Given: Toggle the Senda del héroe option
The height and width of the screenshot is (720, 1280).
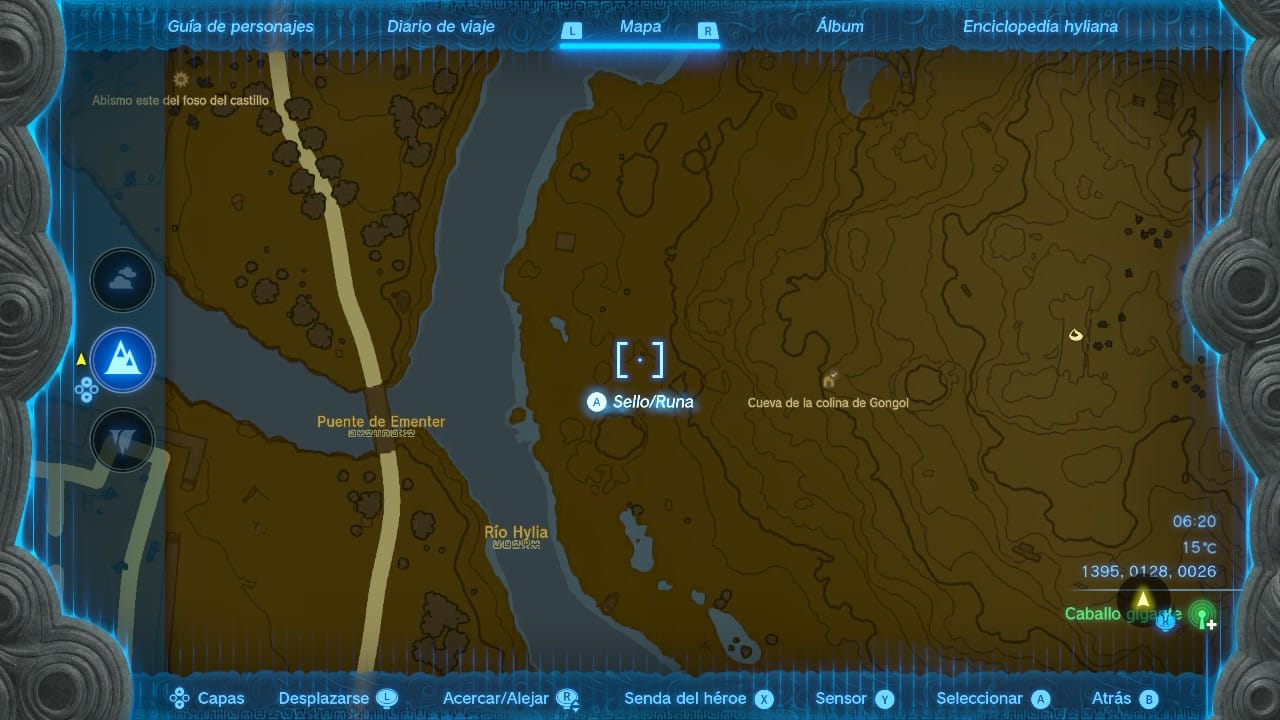Looking at the screenshot, I should [x=698, y=699].
